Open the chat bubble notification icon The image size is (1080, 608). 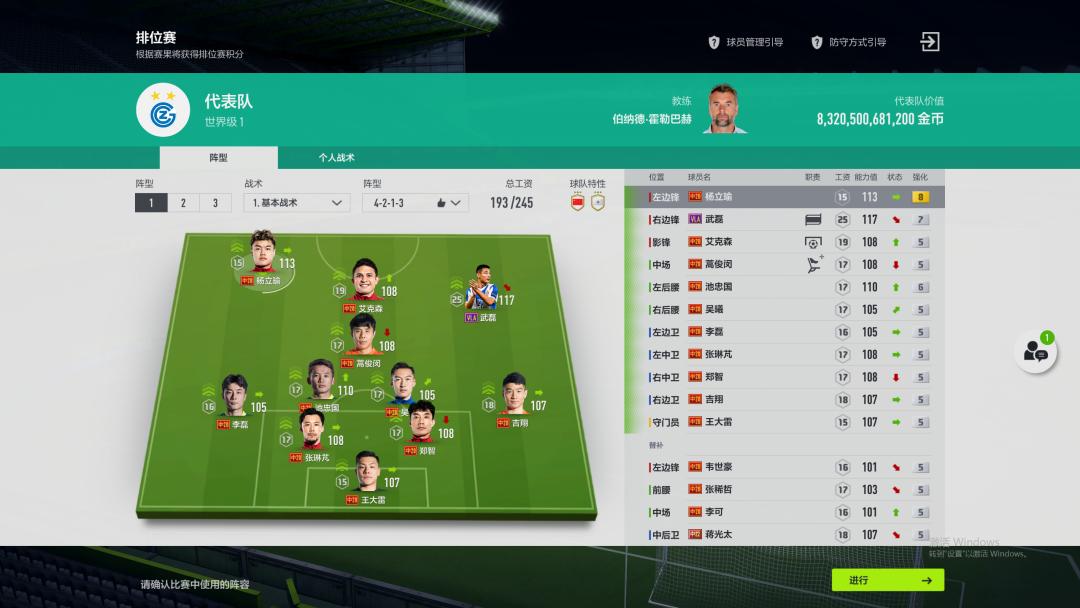[x=1035, y=351]
